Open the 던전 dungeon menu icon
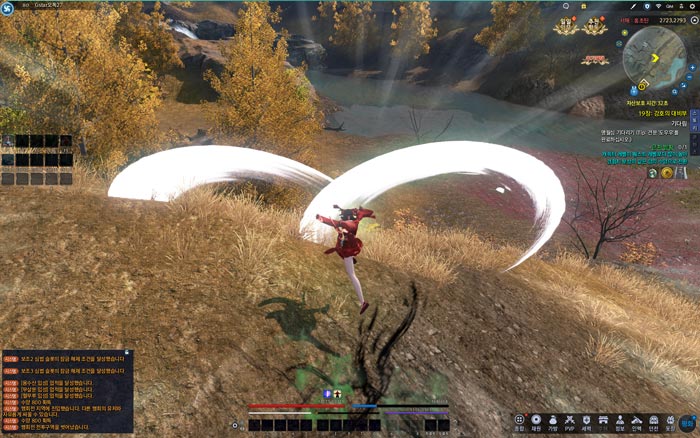Viewport: 700px width, 438px height. click(x=654, y=421)
